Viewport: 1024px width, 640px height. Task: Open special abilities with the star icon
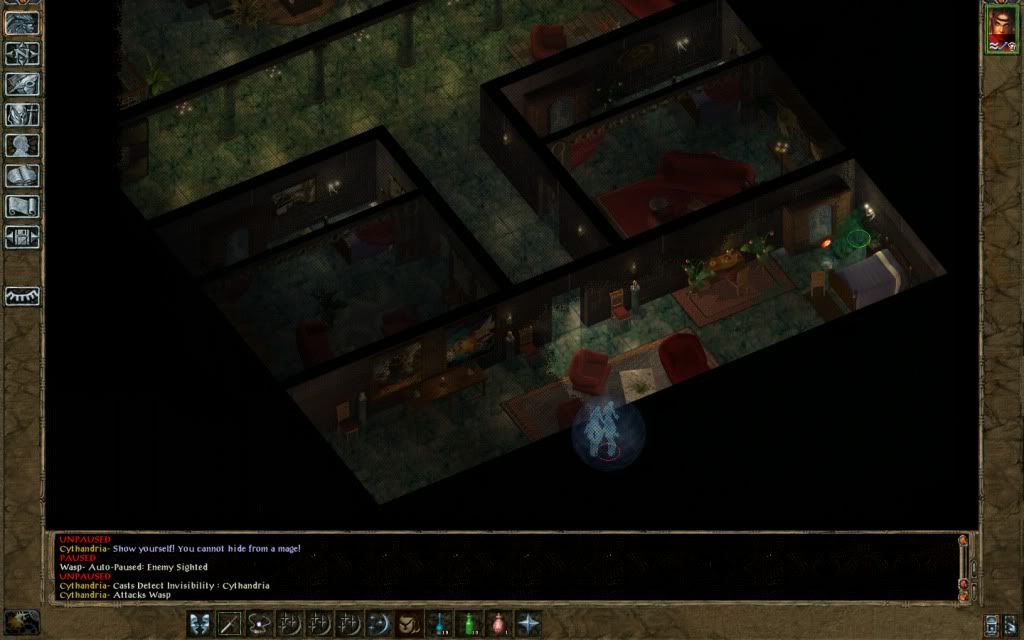[x=527, y=623]
